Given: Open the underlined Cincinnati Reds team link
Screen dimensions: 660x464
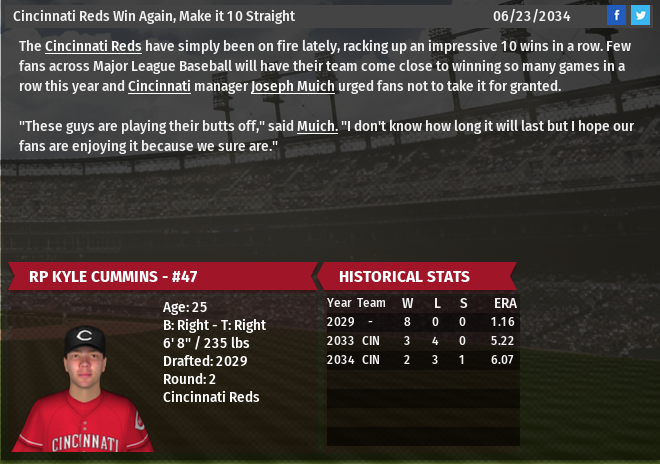Looking at the screenshot, I should [x=93, y=46].
